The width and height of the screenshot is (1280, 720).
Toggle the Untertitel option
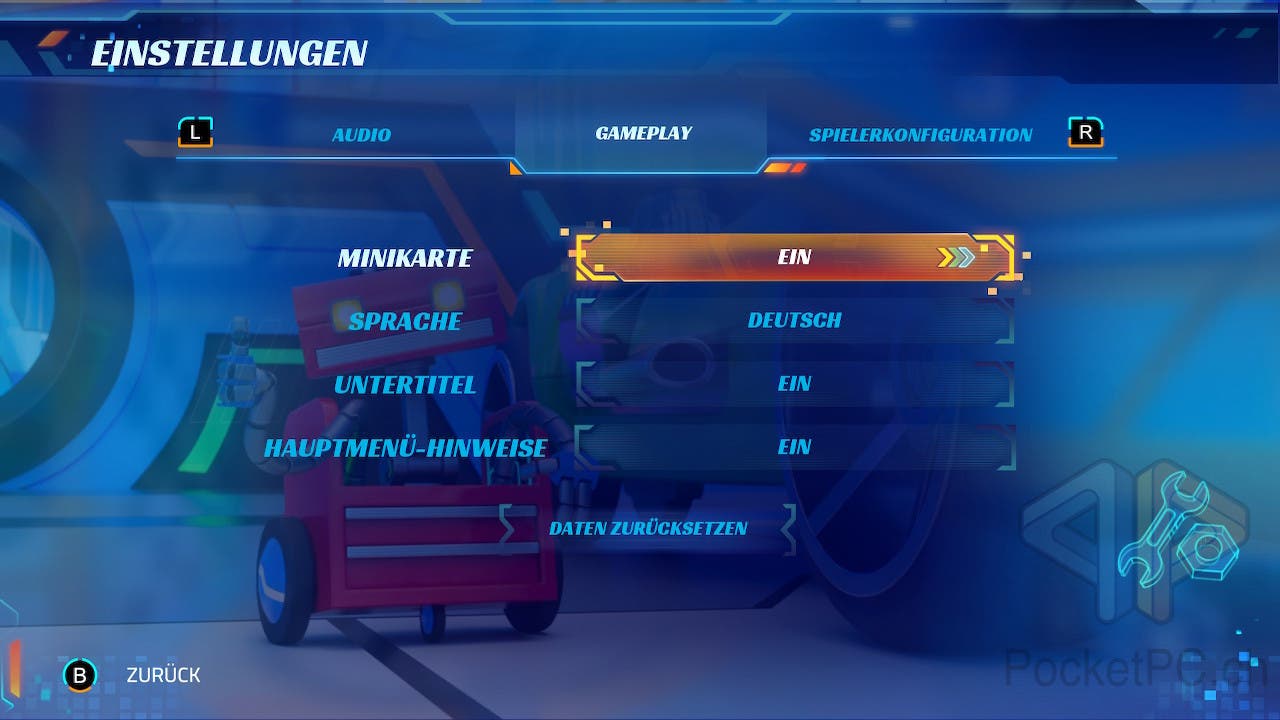(794, 384)
